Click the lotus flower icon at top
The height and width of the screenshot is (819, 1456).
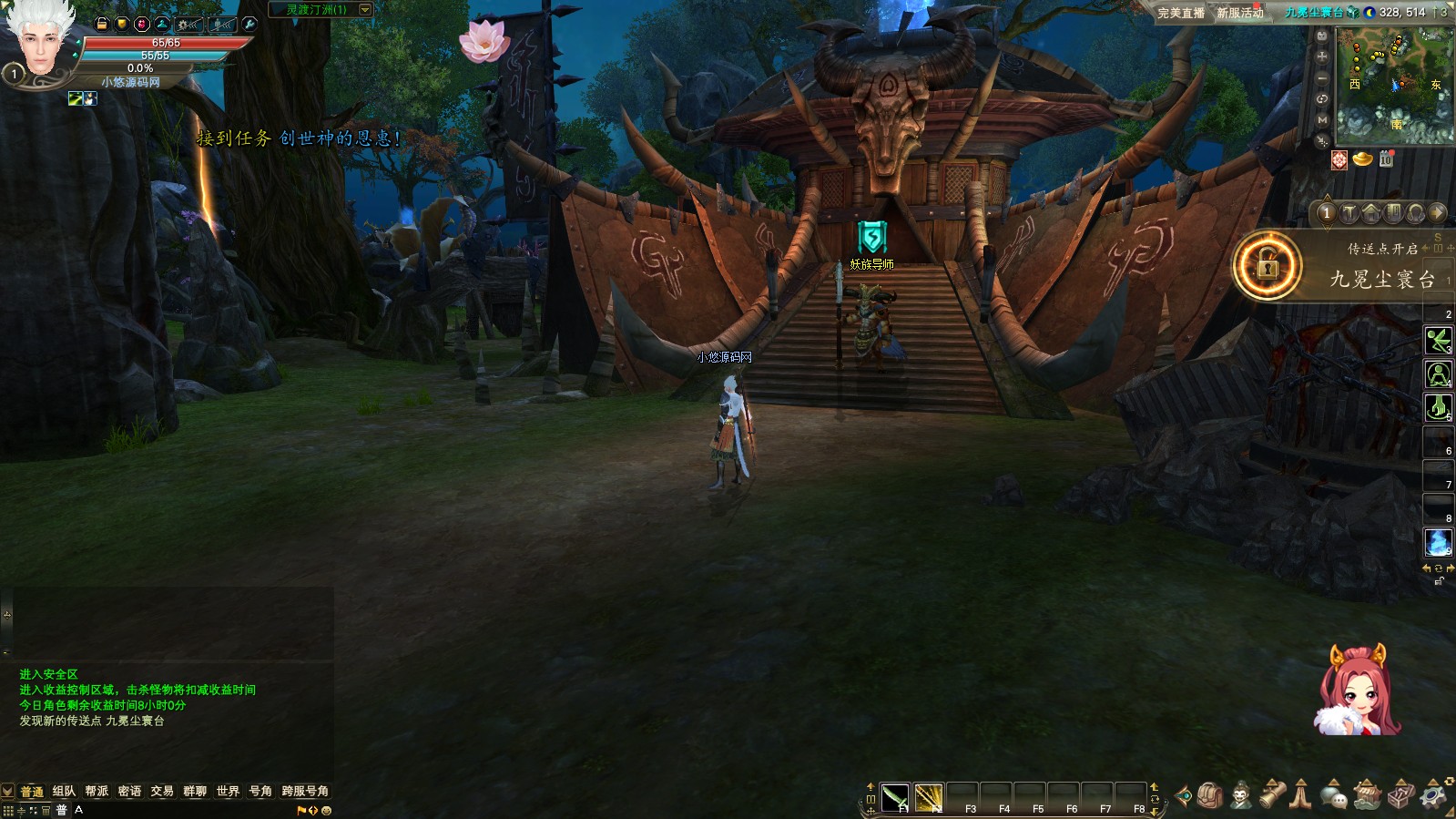[x=484, y=40]
